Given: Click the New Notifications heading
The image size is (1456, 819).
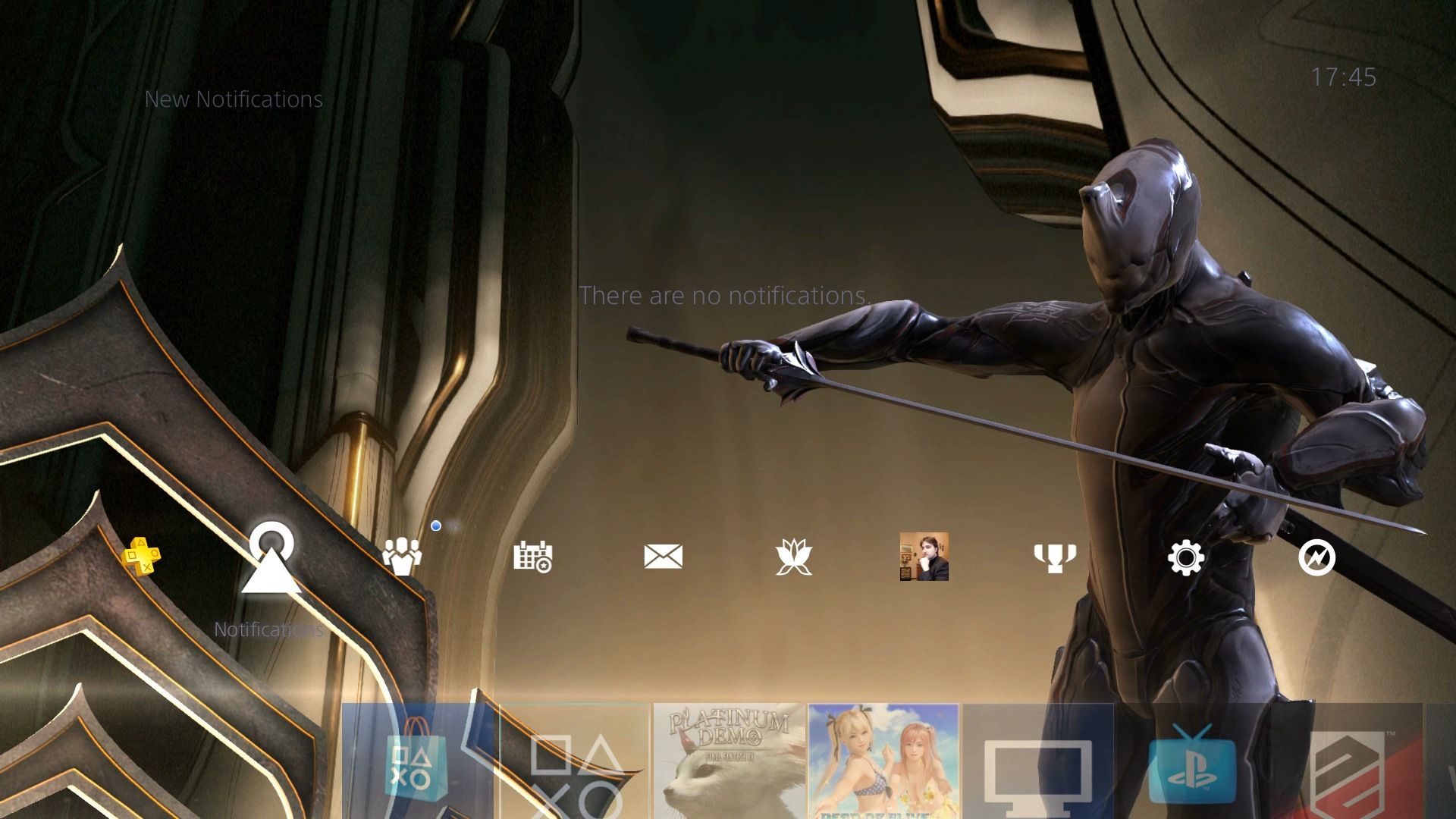Looking at the screenshot, I should pos(233,99).
